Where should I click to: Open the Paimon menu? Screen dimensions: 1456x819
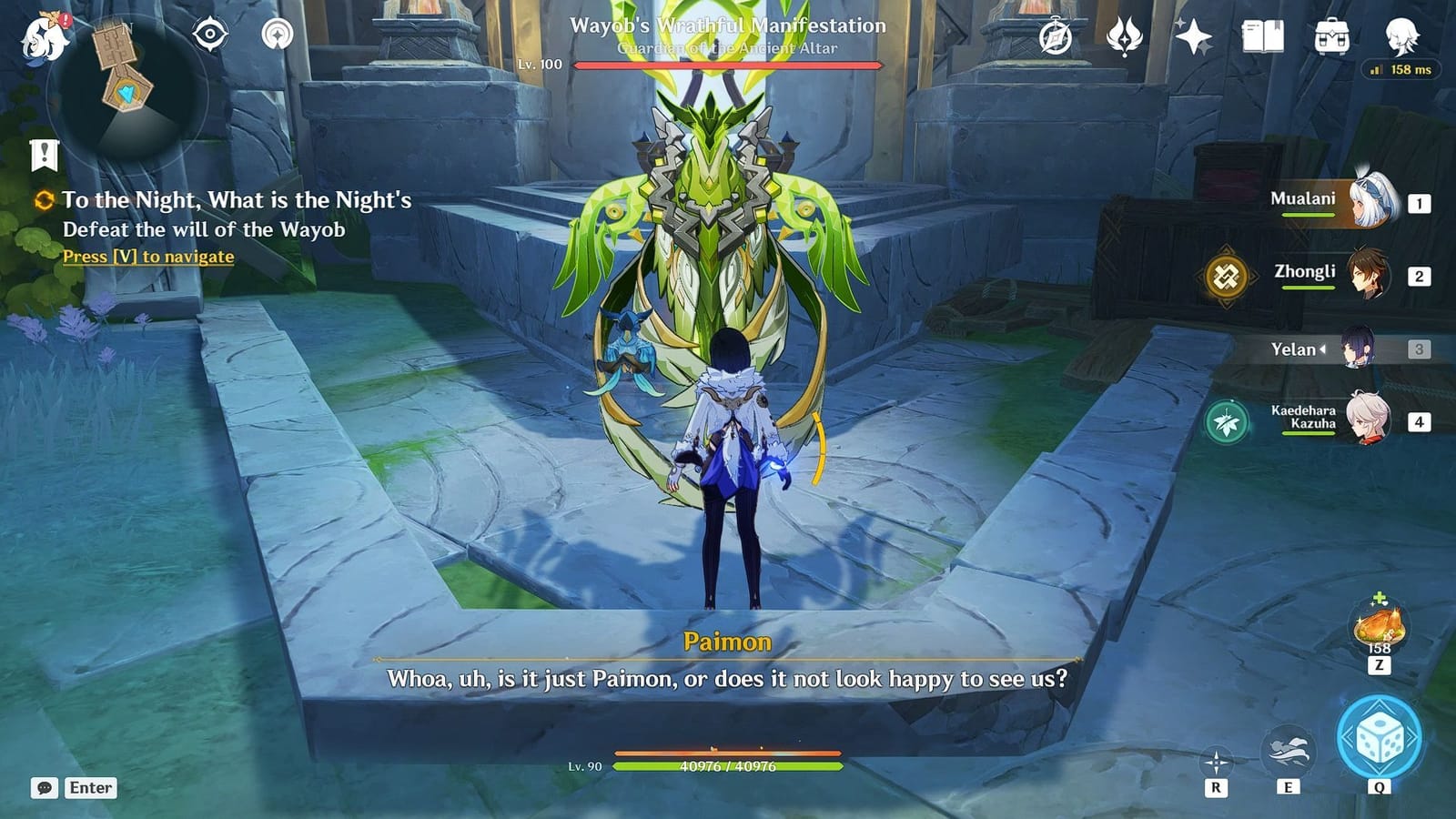coord(44,36)
